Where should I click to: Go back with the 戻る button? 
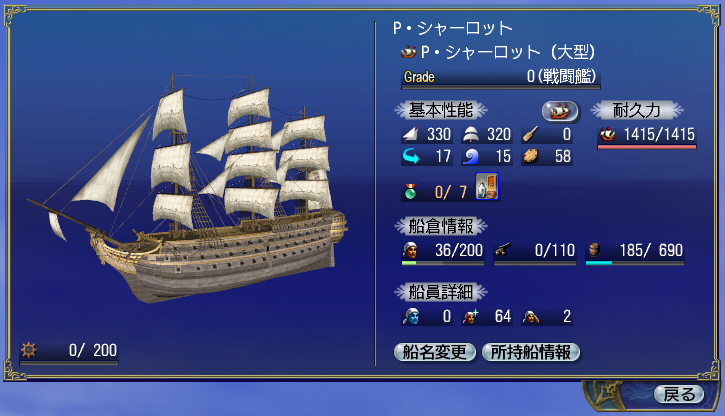(678, 393)
